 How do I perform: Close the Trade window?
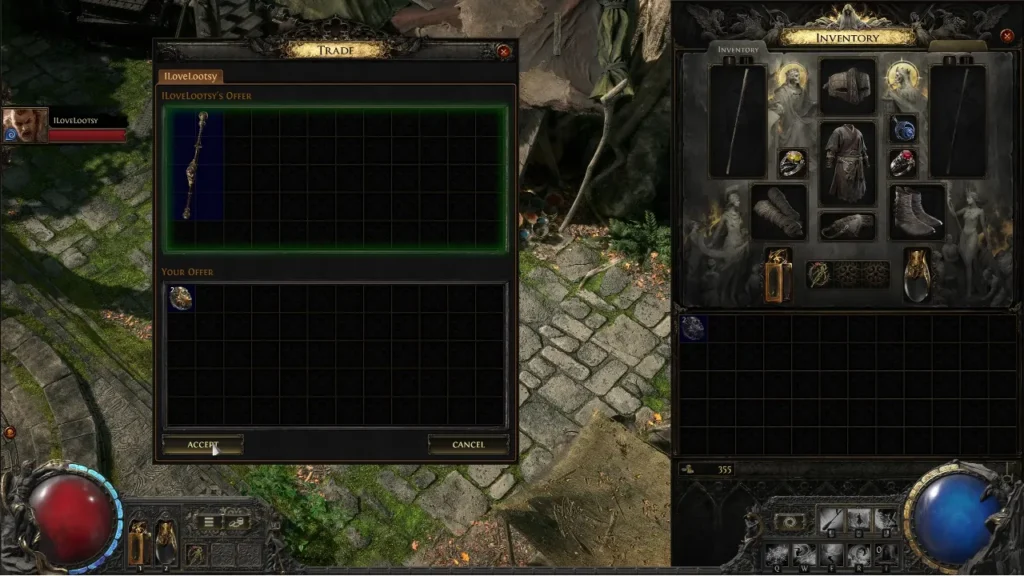click(504, 50)
